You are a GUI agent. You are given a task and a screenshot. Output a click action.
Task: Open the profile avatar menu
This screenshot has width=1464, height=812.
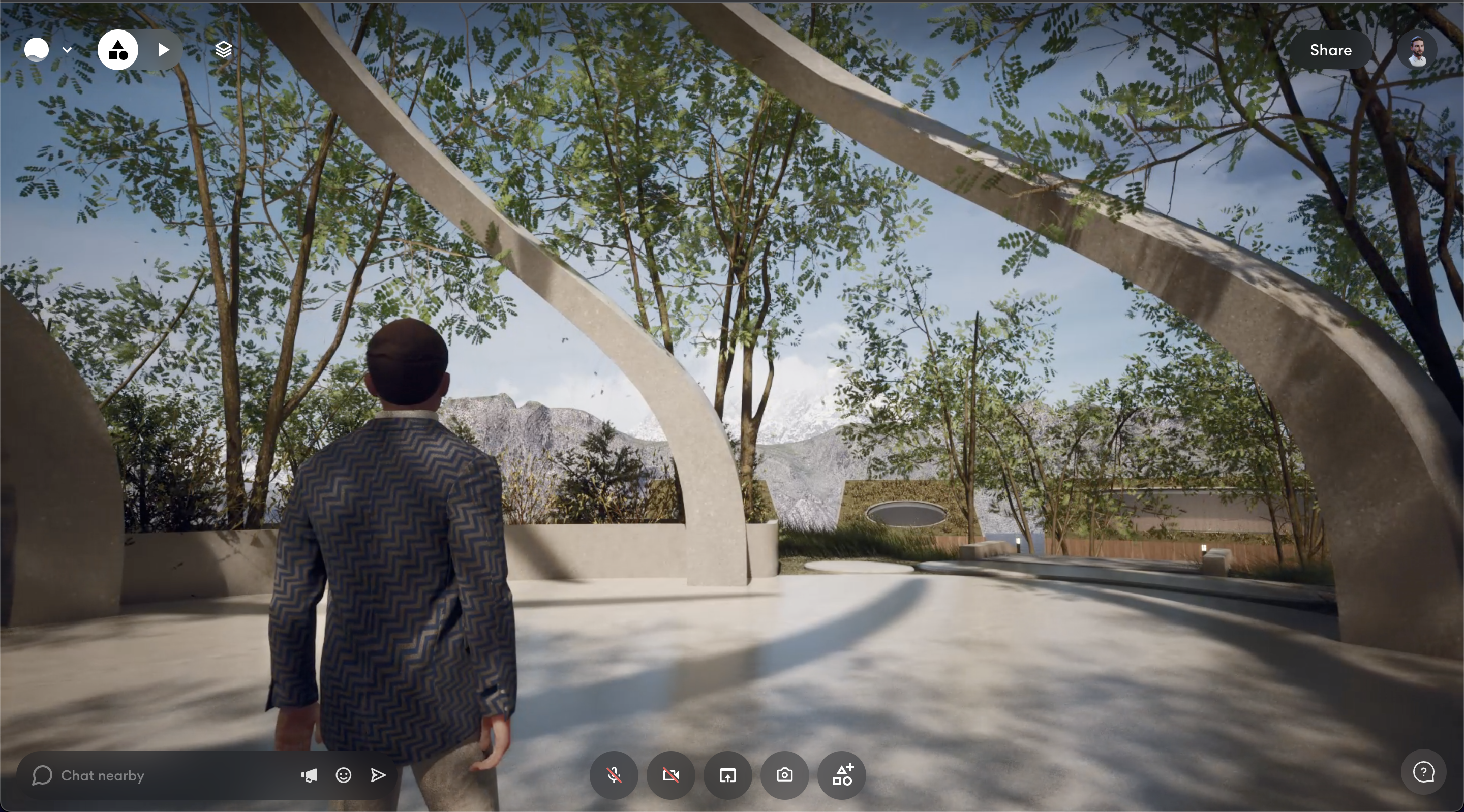(1417, 50)
